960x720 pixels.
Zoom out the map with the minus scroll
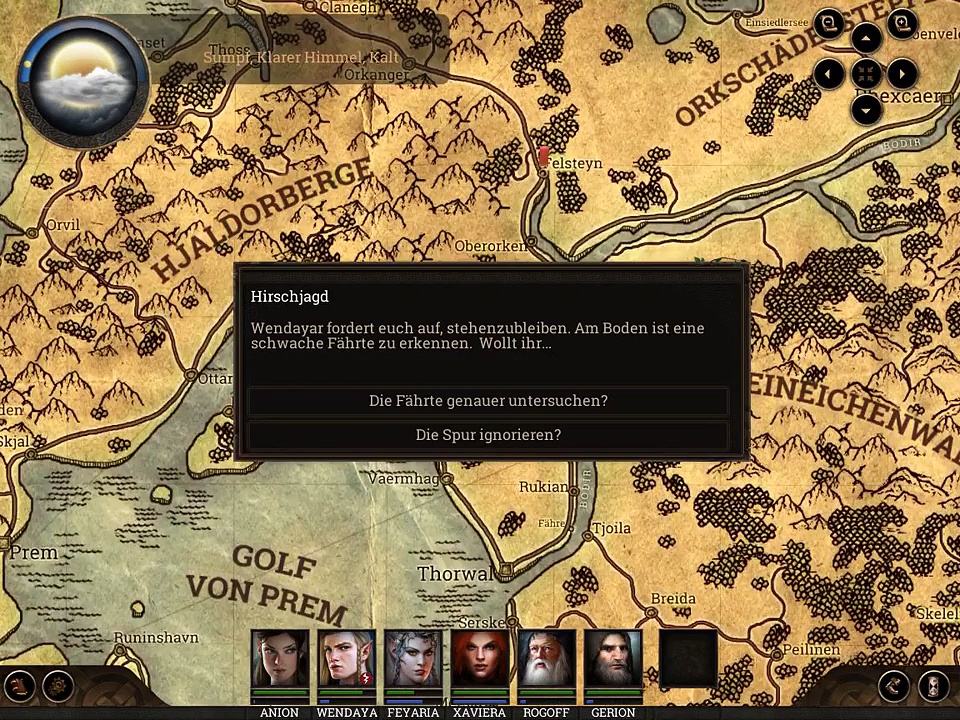pyautogui.click(x=828, y=25)
